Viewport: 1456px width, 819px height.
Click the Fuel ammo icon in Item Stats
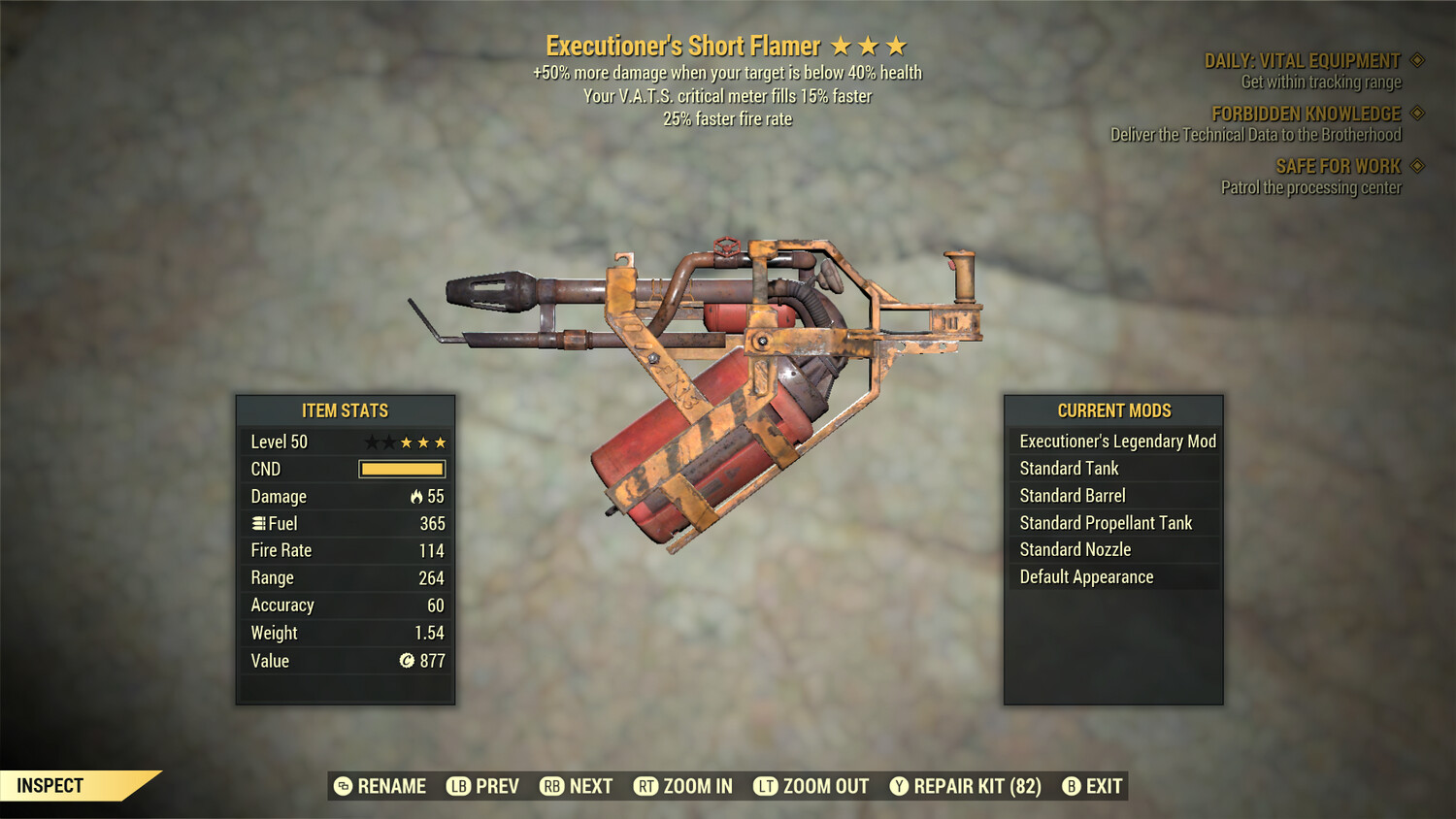click(258, 523)
